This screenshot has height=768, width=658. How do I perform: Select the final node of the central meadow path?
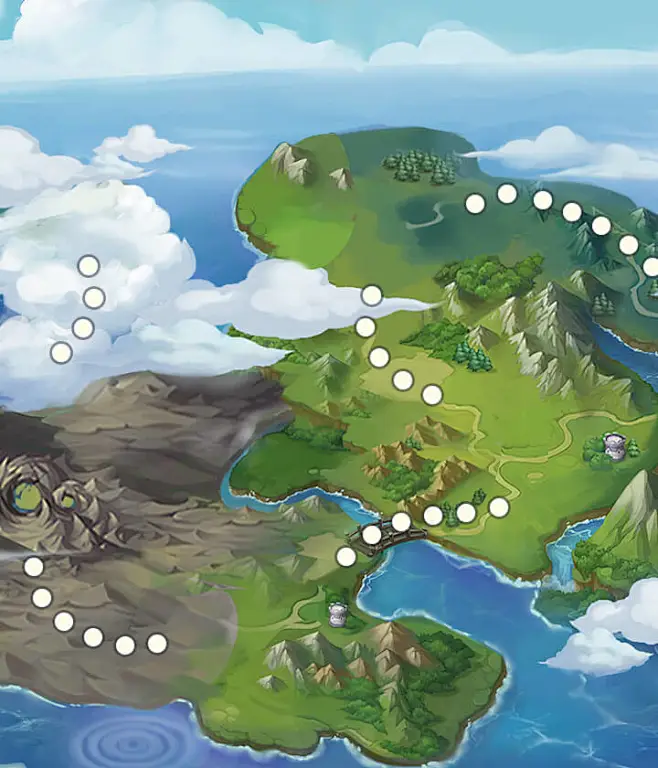432,395
